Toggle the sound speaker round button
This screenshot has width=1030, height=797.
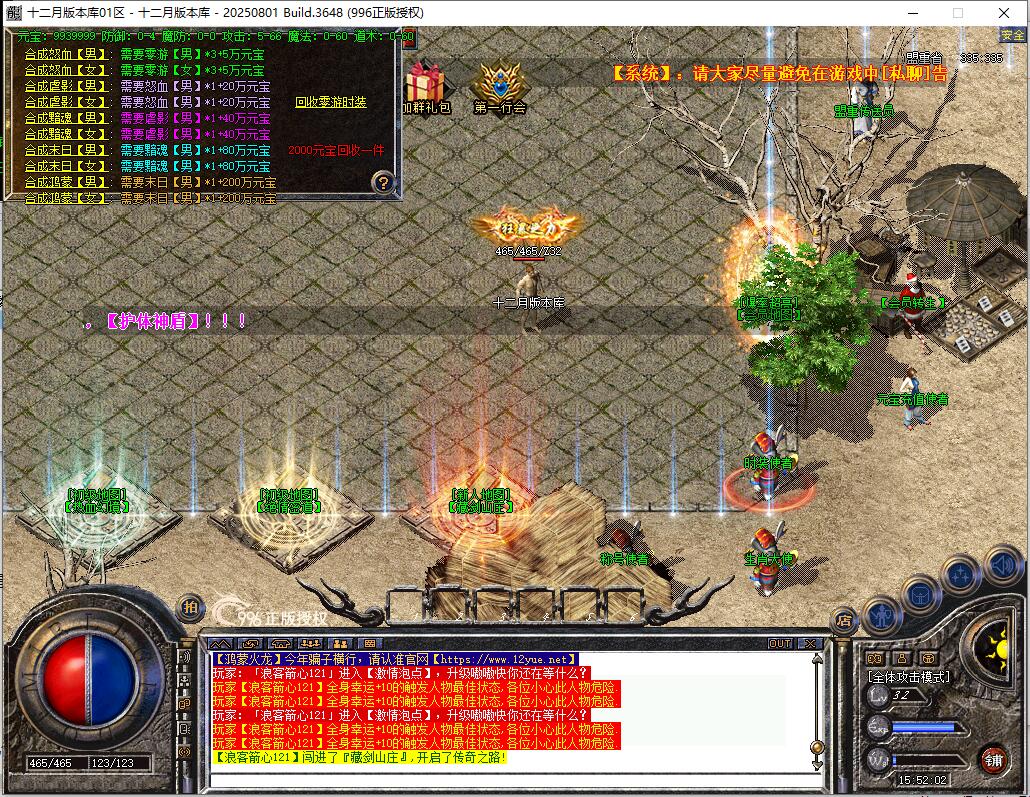pos(1001,566)
